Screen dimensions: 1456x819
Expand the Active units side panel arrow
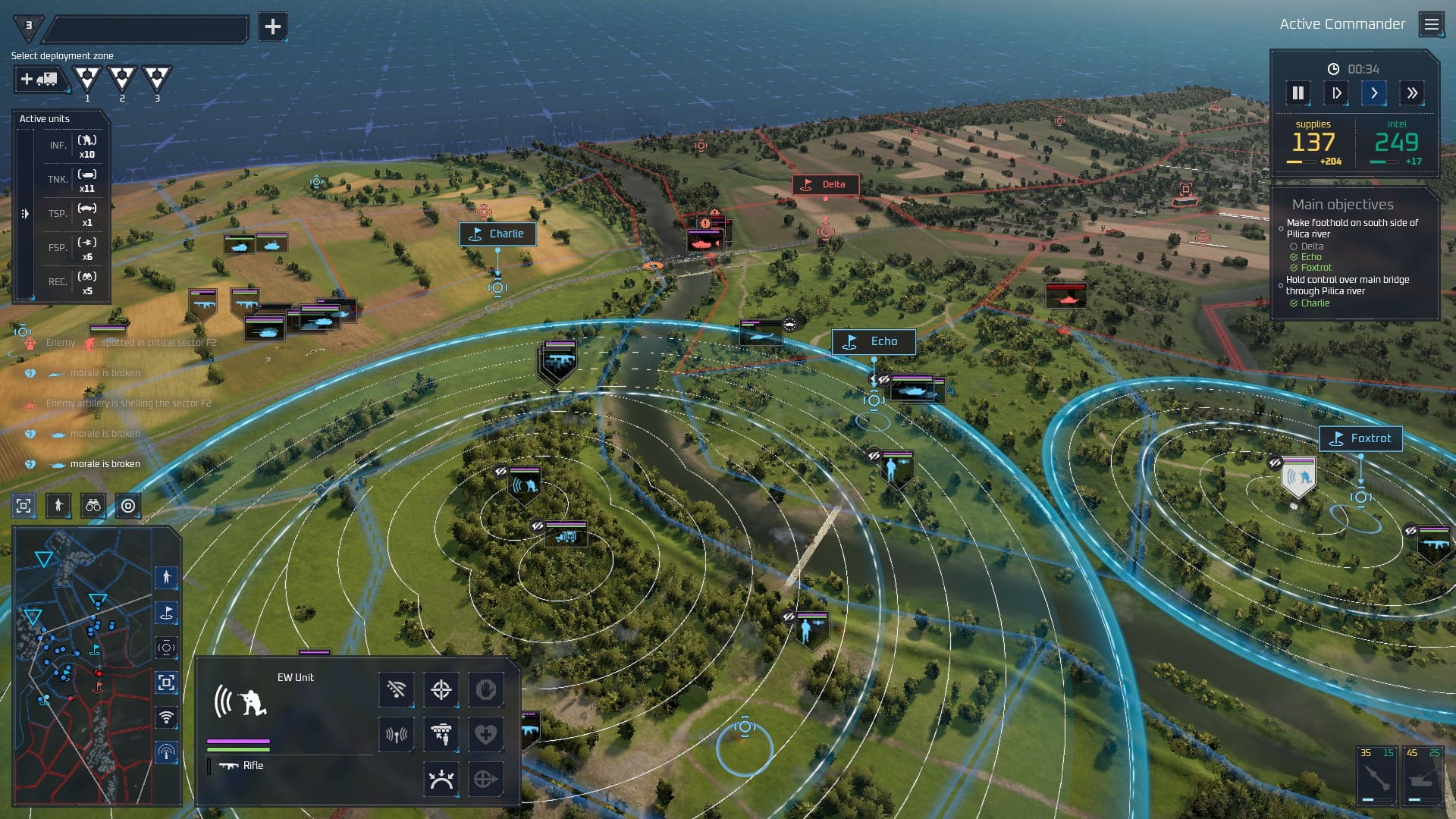25,214
